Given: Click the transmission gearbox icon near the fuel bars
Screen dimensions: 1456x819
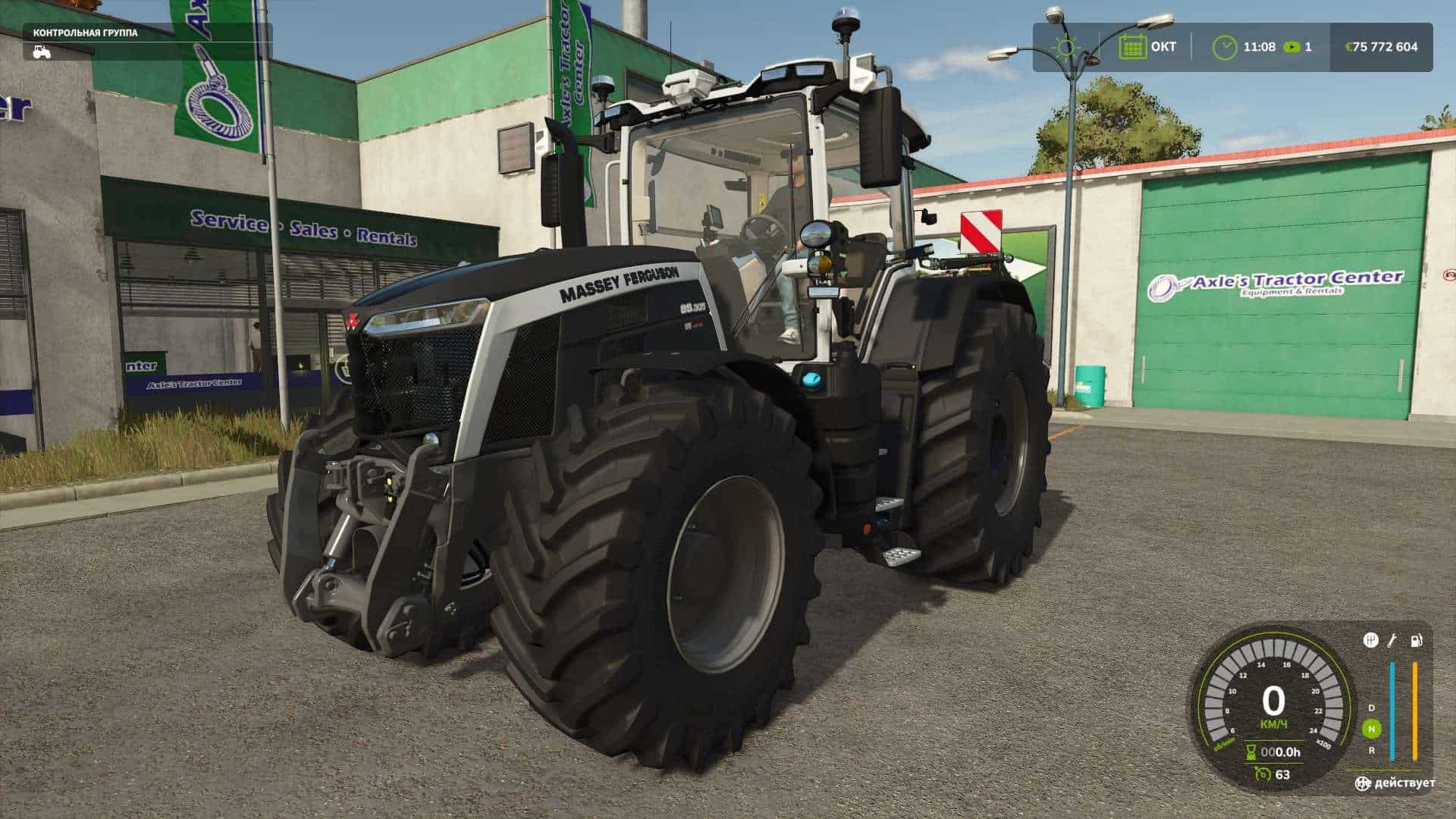Looking at the screenshot, I should click(x=1370, y=640).
